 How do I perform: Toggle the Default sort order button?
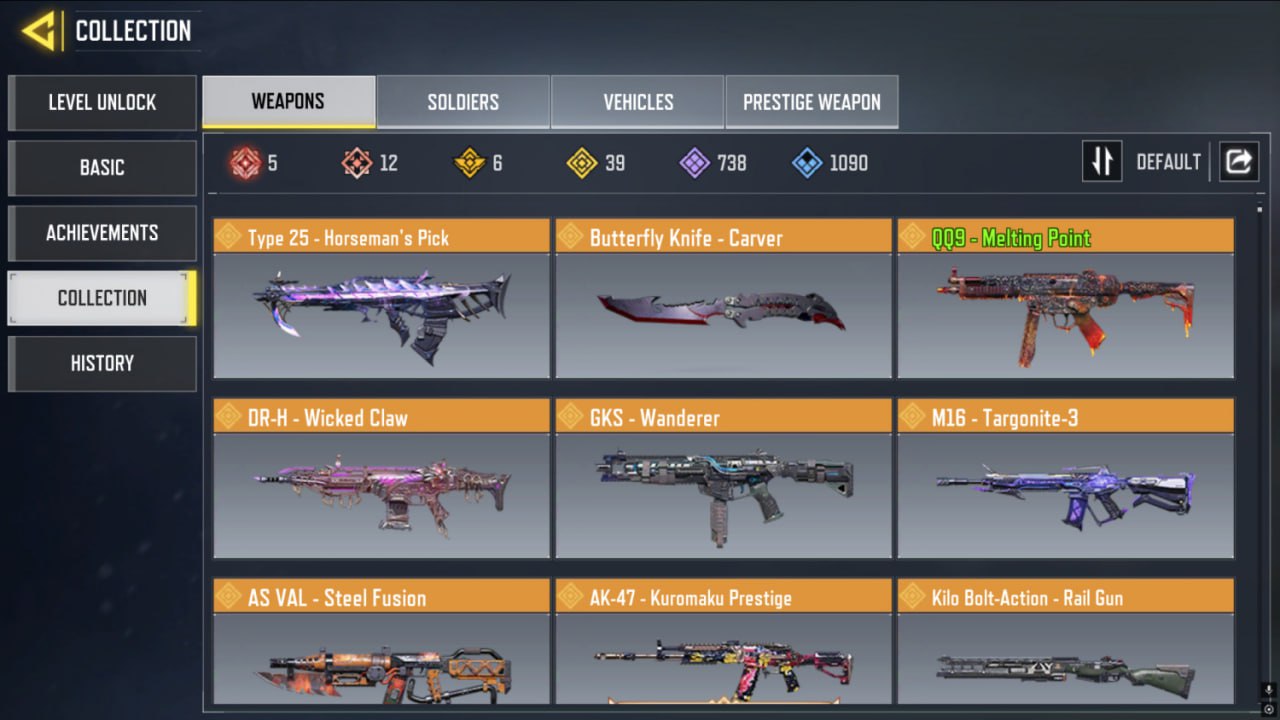tap(1102, 161)
